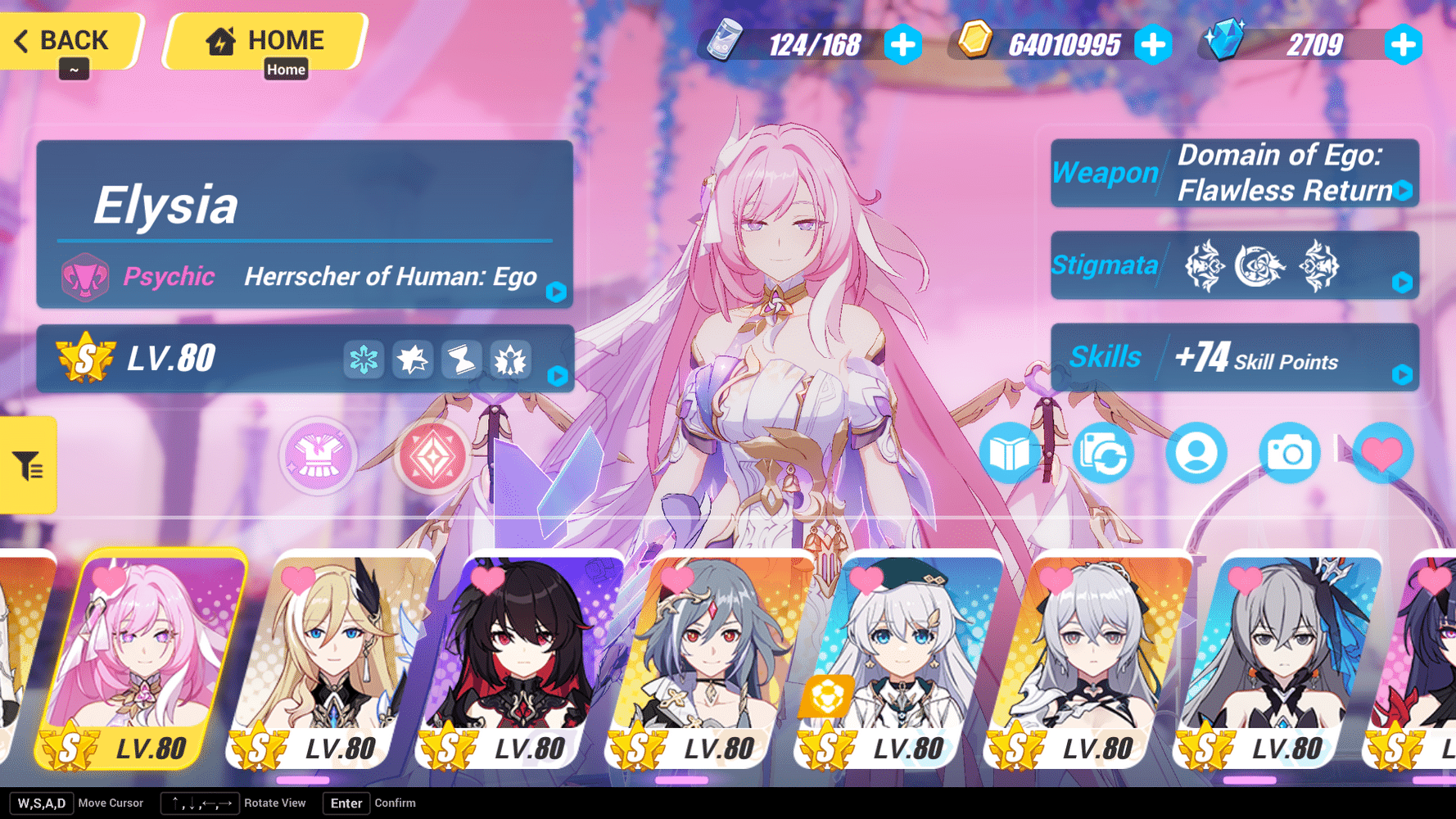Image resolution: width=1456 pixels, height=819 pixels.
Task: Select the snowflake element icon on Elysia's panel
Action: [364, 359]
